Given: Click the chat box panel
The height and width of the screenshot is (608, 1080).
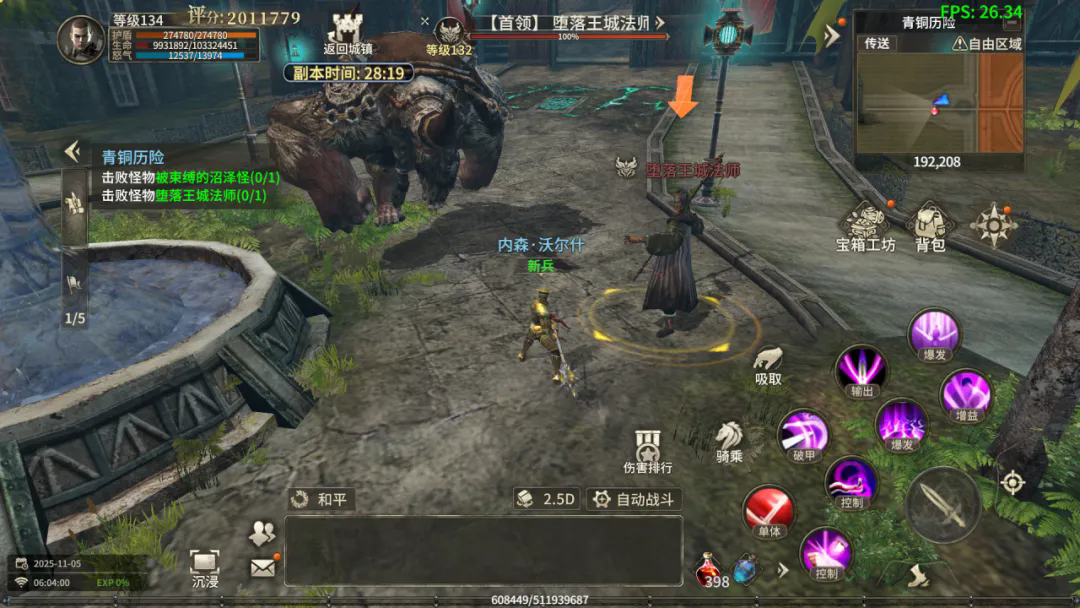Looking at the screenshot, I should click(483, 550).
